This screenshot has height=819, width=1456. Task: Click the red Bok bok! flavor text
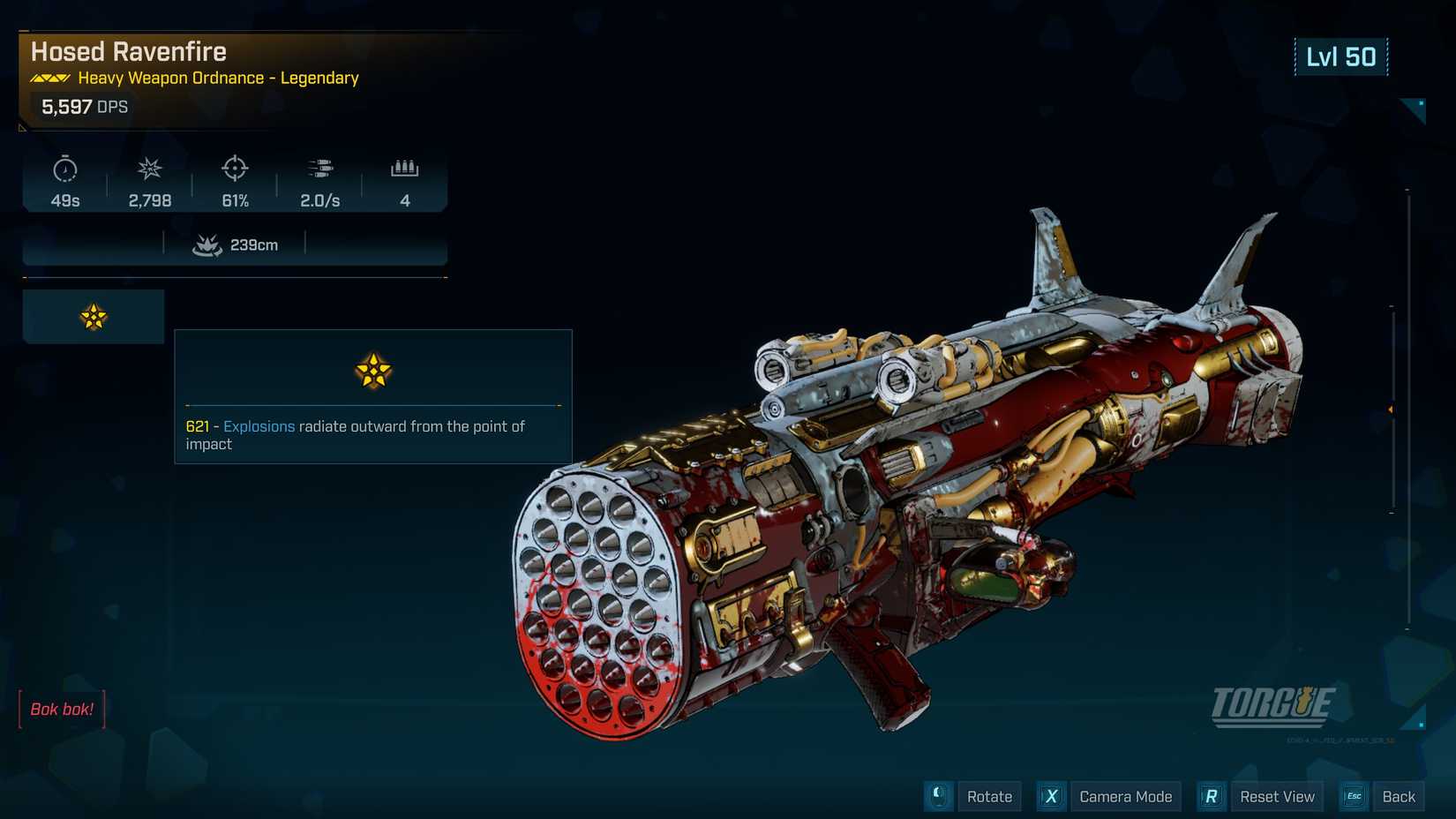coord(62,709)
